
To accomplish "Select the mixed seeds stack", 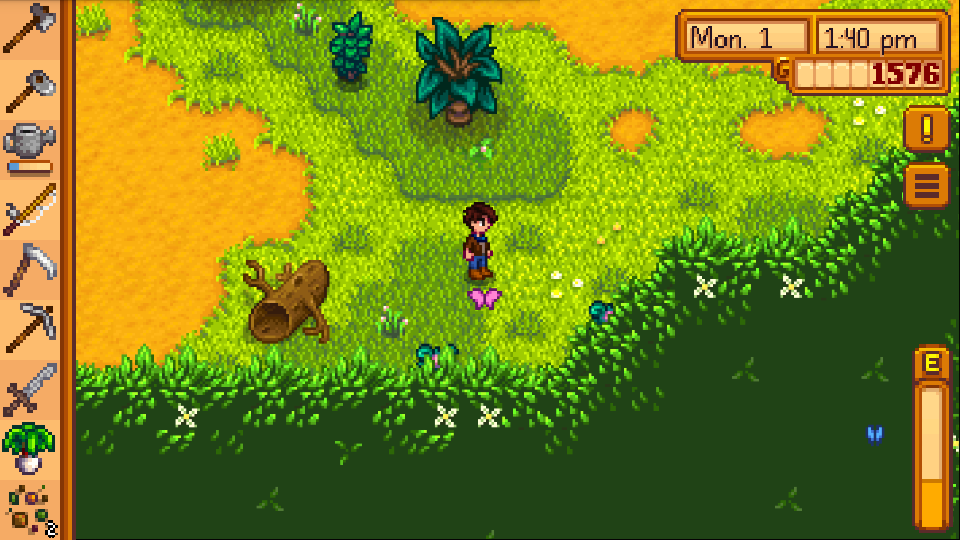I will tap(28, 508).
